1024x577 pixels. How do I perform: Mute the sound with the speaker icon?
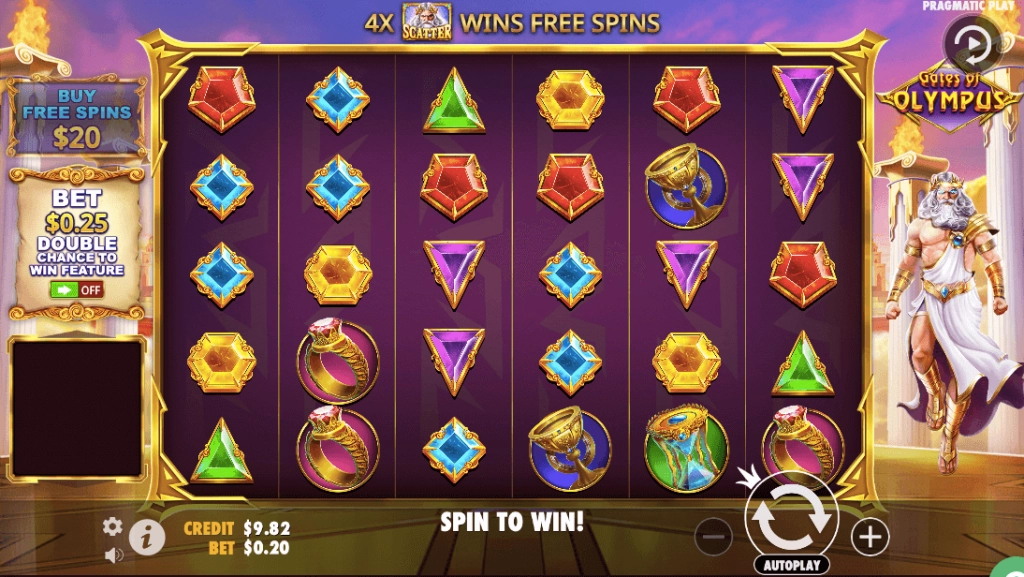click(x=113, y=551)
